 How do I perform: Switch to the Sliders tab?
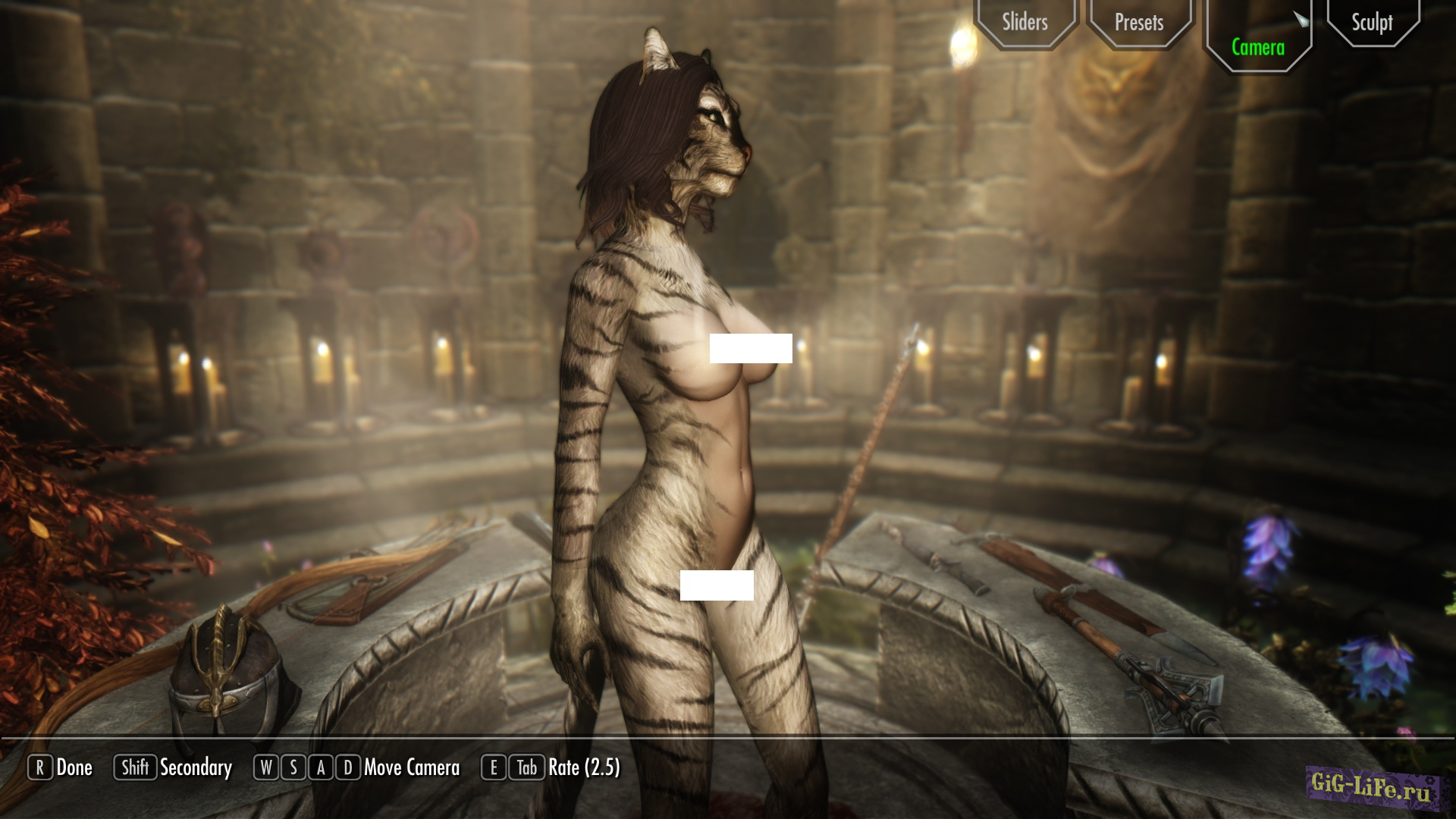coord(1025,22)
